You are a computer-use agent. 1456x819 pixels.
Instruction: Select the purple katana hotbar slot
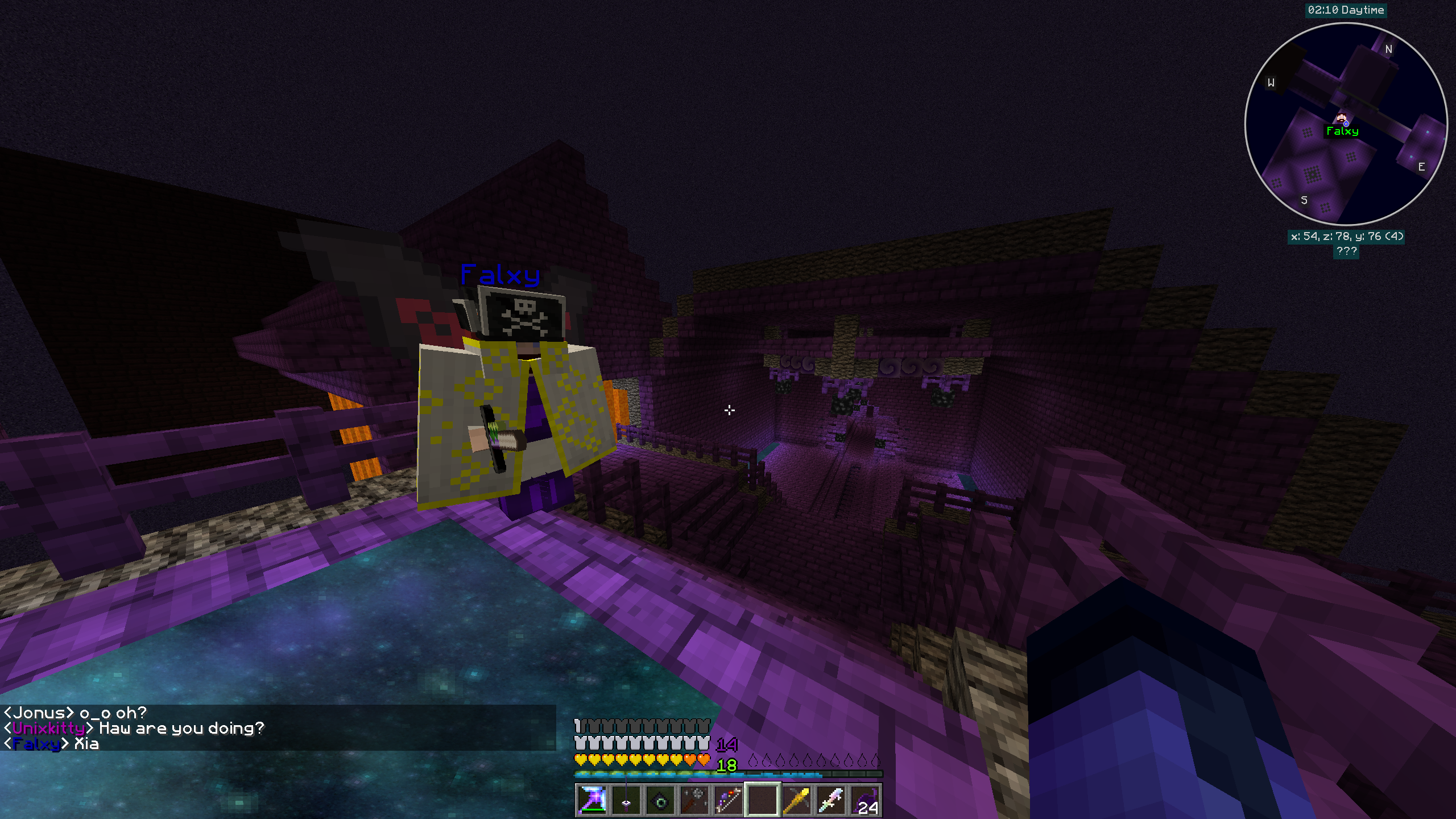(x=626, y=801)
